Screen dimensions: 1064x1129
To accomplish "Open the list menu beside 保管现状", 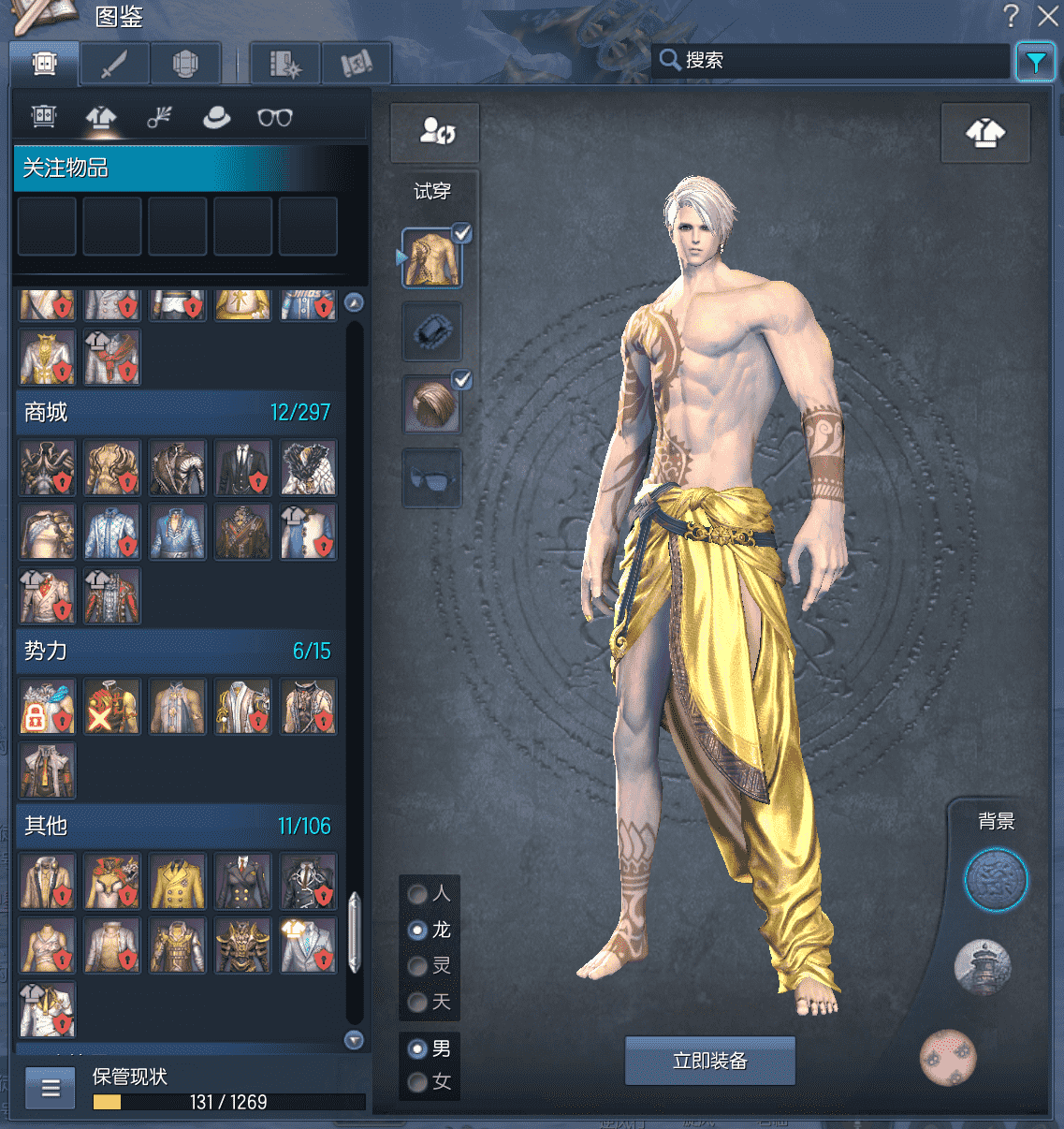I will (51, 1088).
